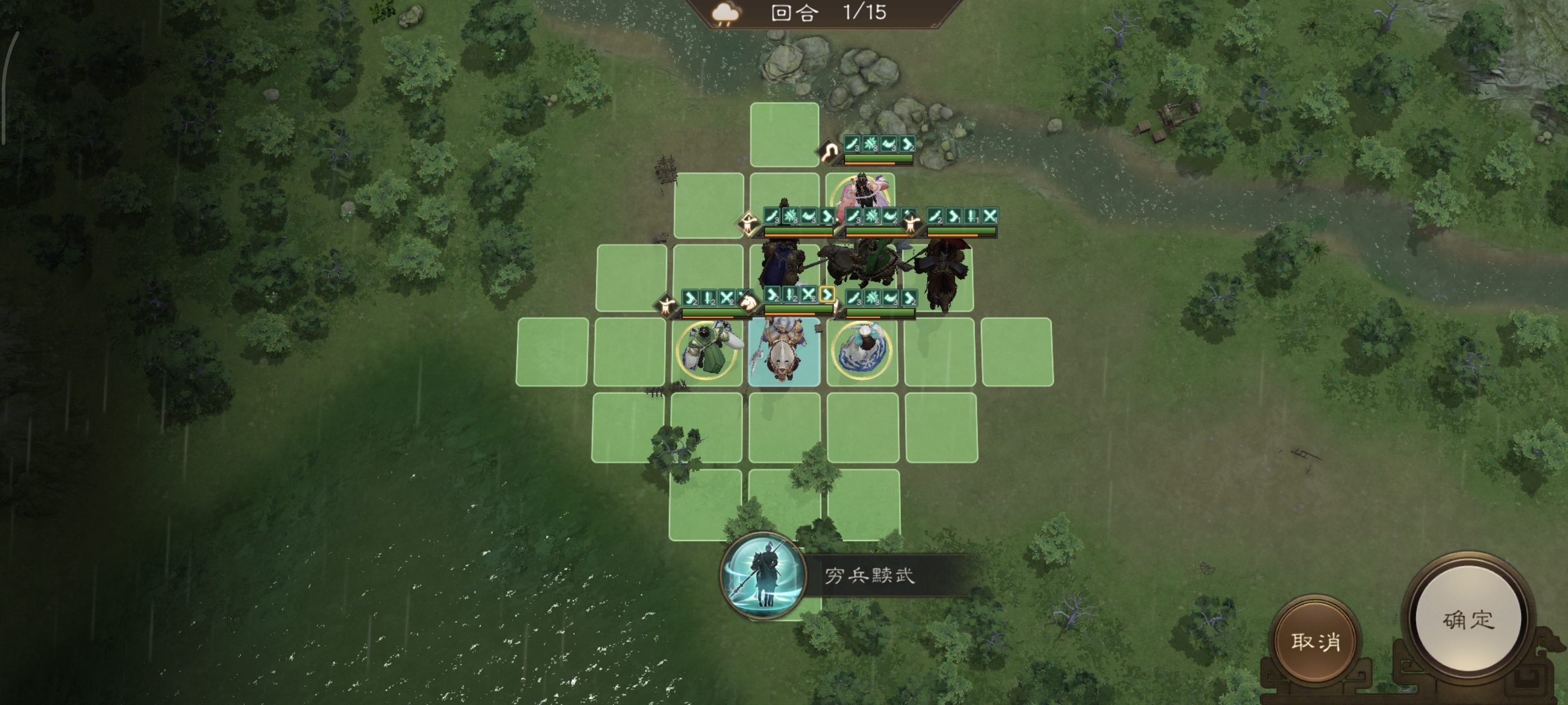Screen dimensions: 1568x705
Task: Click the archer class emblem beside the blue-caped general
Action: point(749,224)
